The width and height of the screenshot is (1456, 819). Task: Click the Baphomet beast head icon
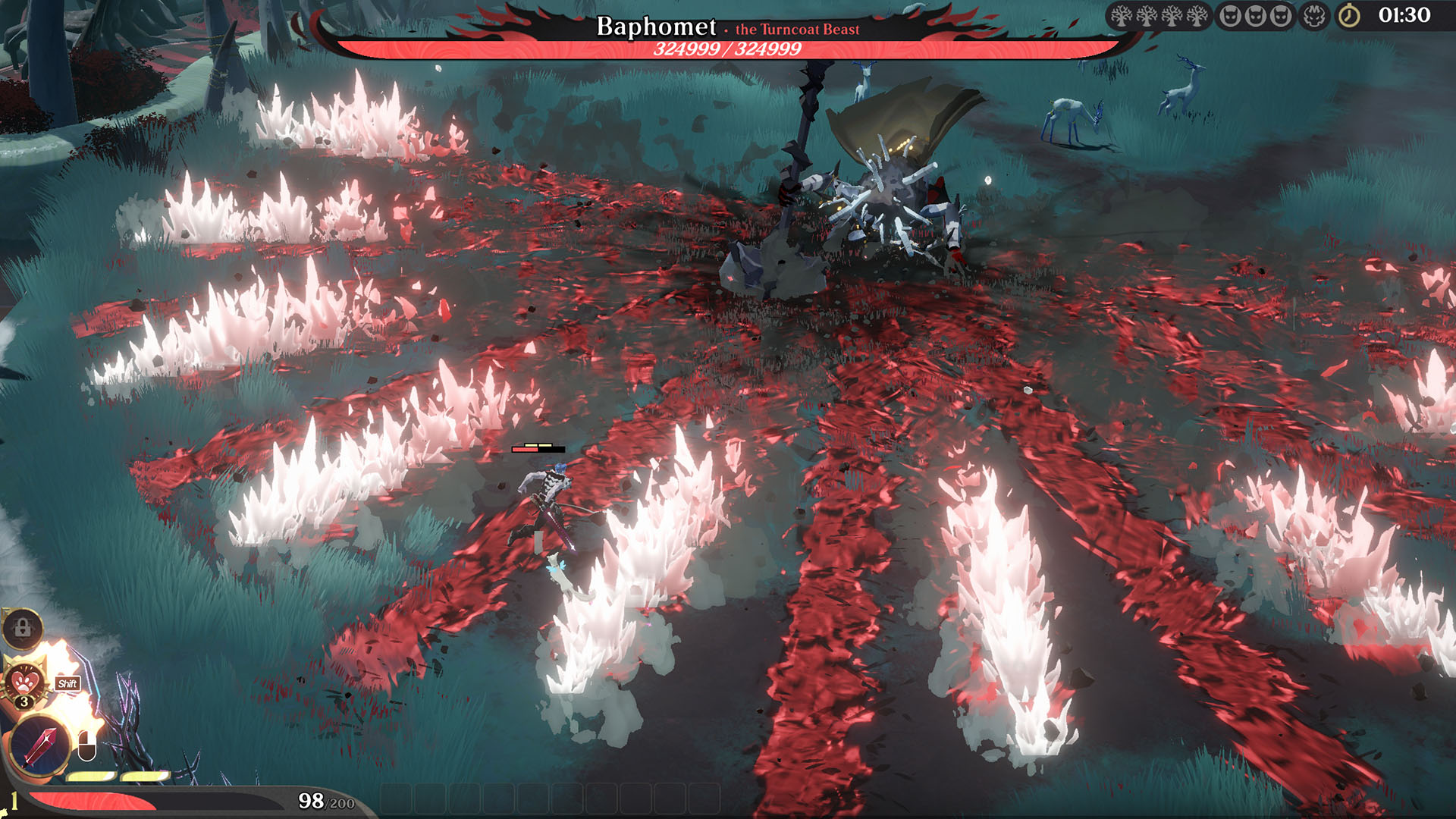click(x=1314, y=16)
